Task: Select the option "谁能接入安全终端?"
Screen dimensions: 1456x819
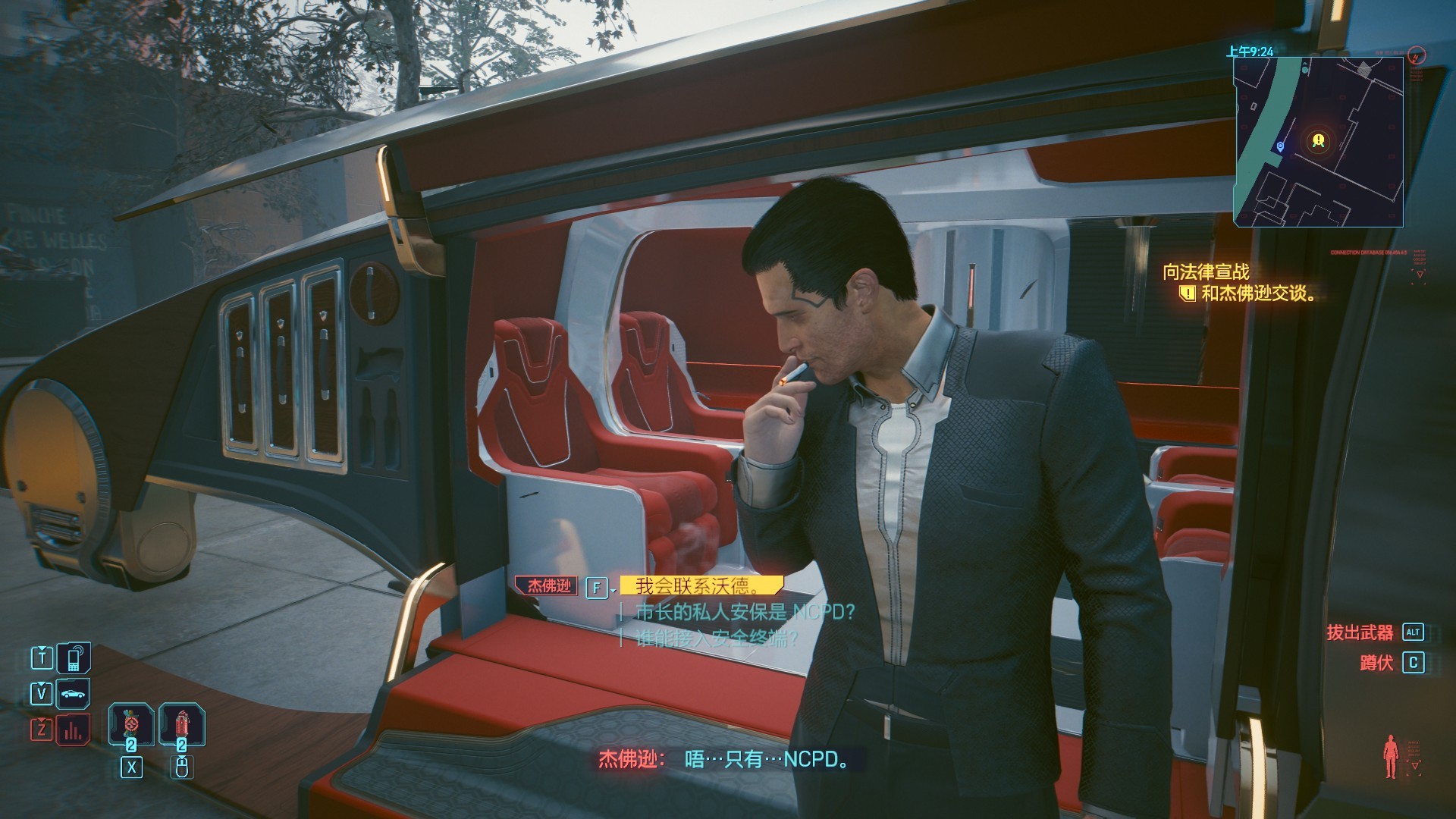Action: tap(717, 639)
